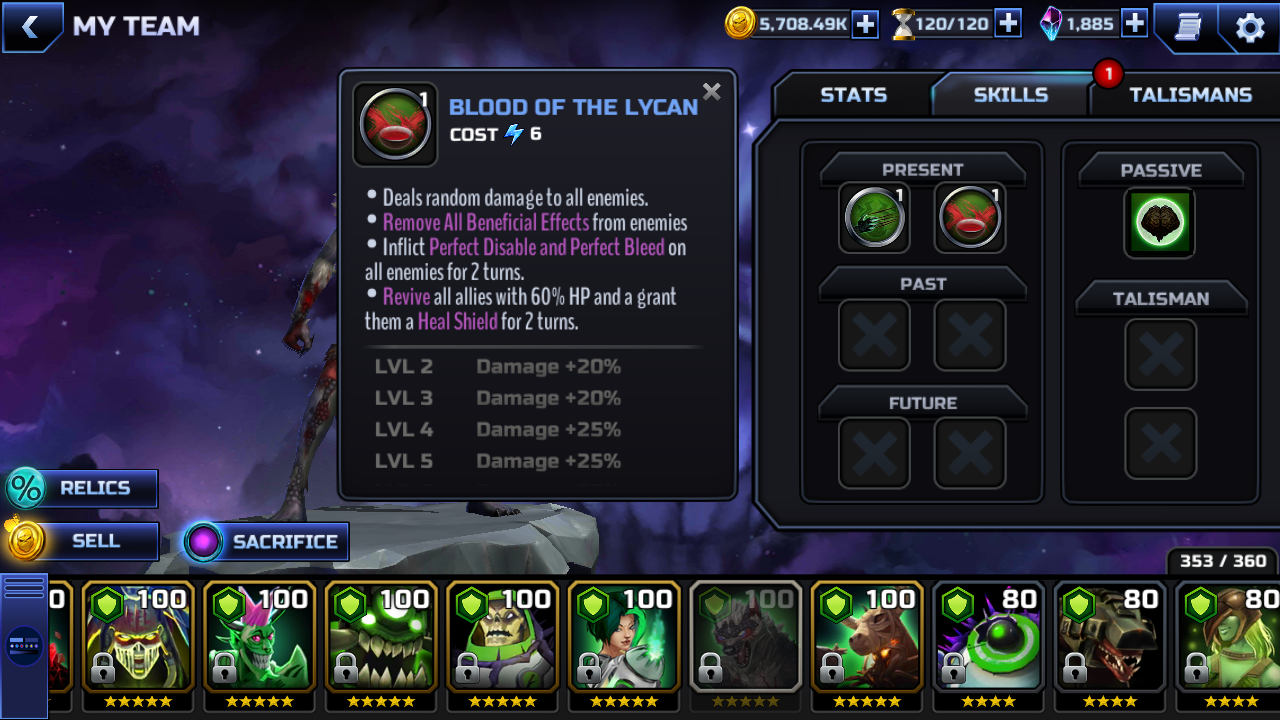
Task: Refill stamina using the hourglass plus button
Action: 1008,24
